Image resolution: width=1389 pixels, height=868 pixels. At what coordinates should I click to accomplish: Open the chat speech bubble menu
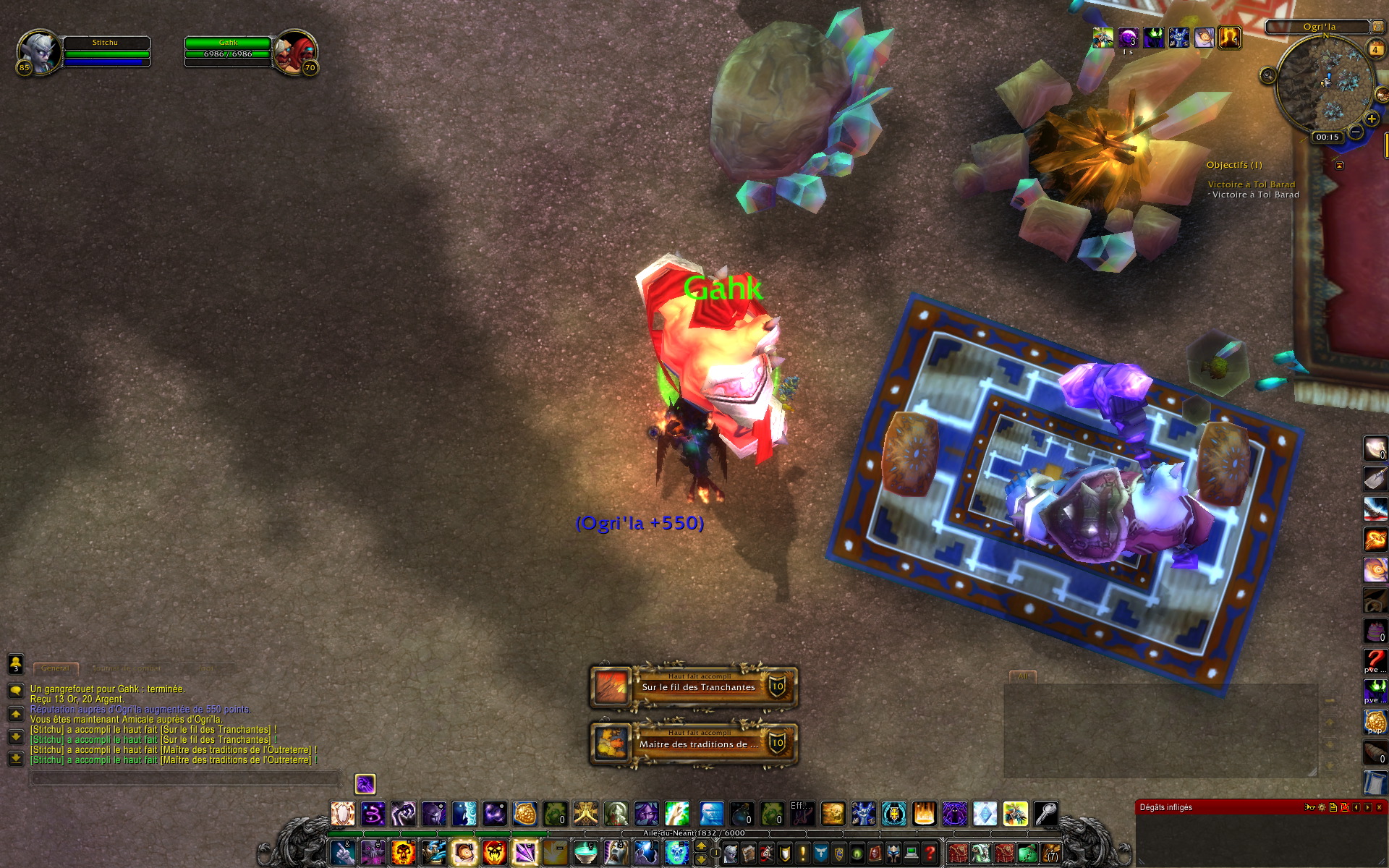(x=15, y=690)
